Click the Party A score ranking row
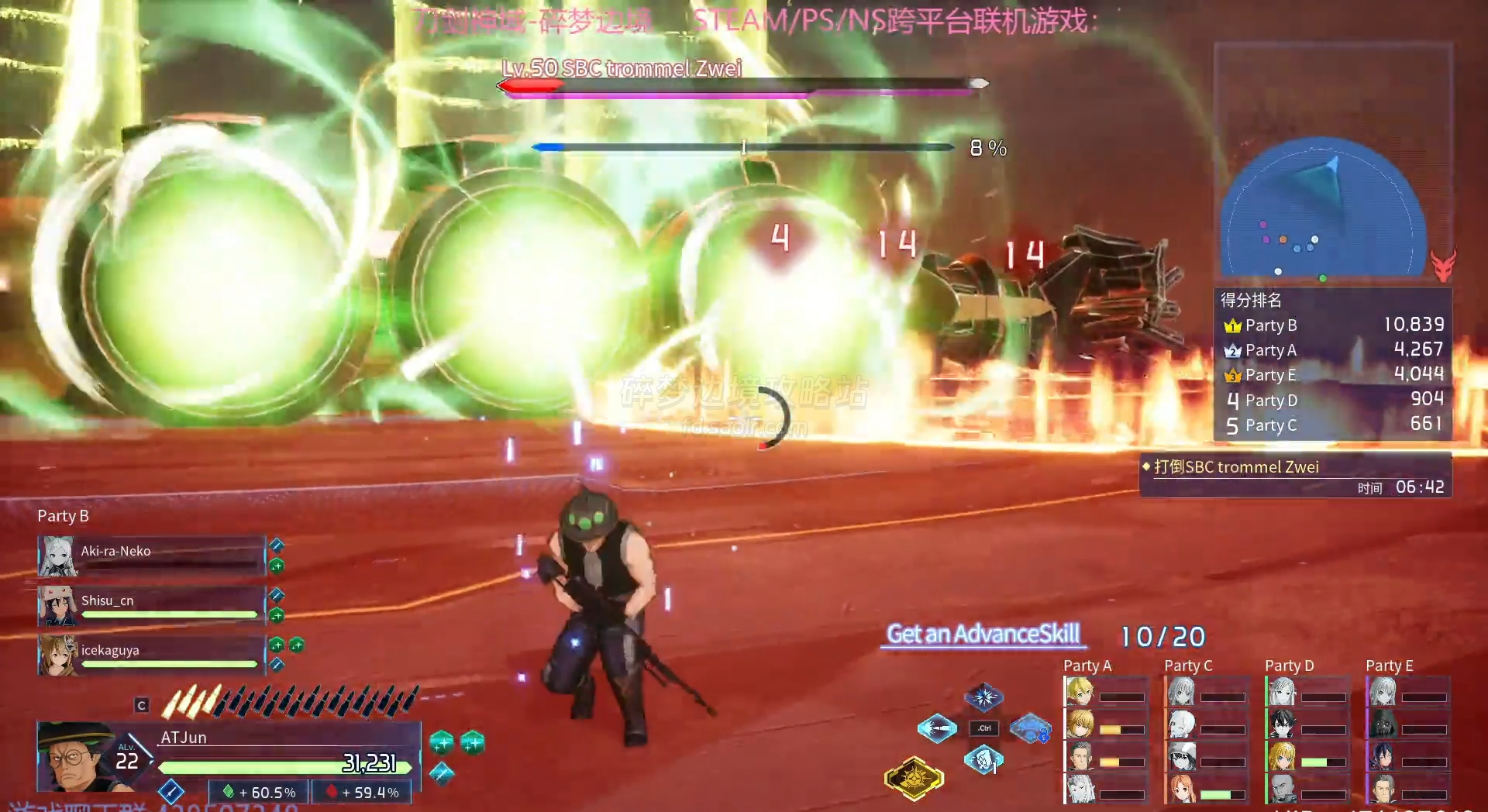The height and width of the screenshot is (812, 1488). tap(1333, 350)
